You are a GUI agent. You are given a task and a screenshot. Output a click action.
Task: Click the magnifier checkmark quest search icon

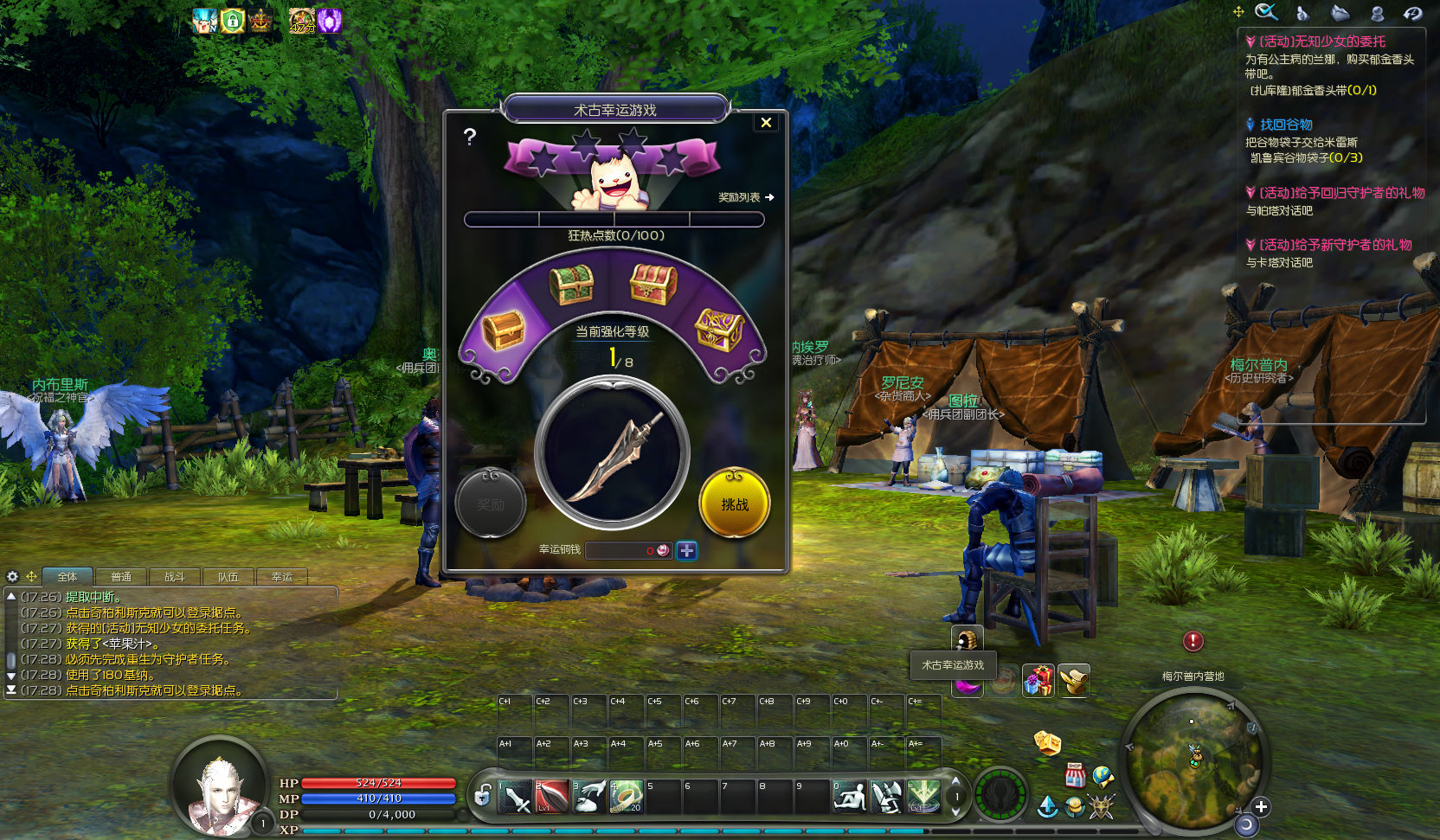pyautogui.click(x=1266, y=12)
